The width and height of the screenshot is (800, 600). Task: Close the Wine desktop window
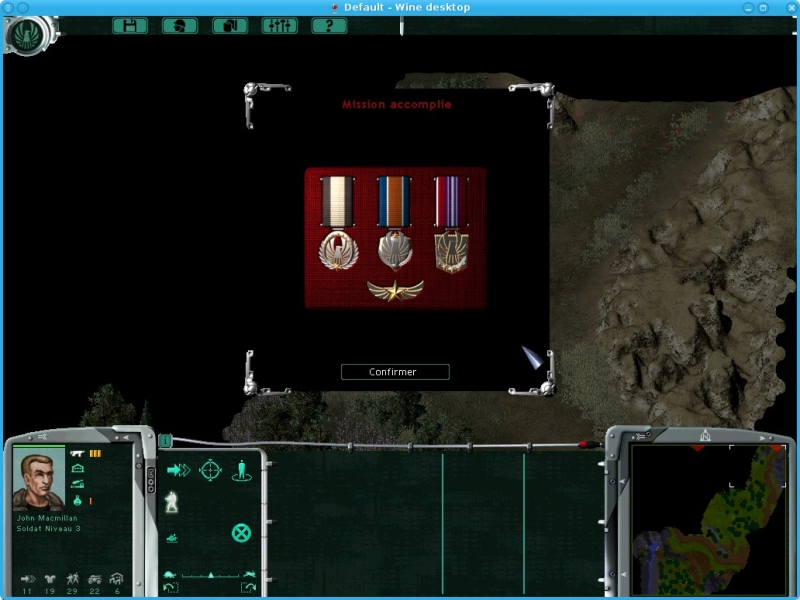(790, 7)
